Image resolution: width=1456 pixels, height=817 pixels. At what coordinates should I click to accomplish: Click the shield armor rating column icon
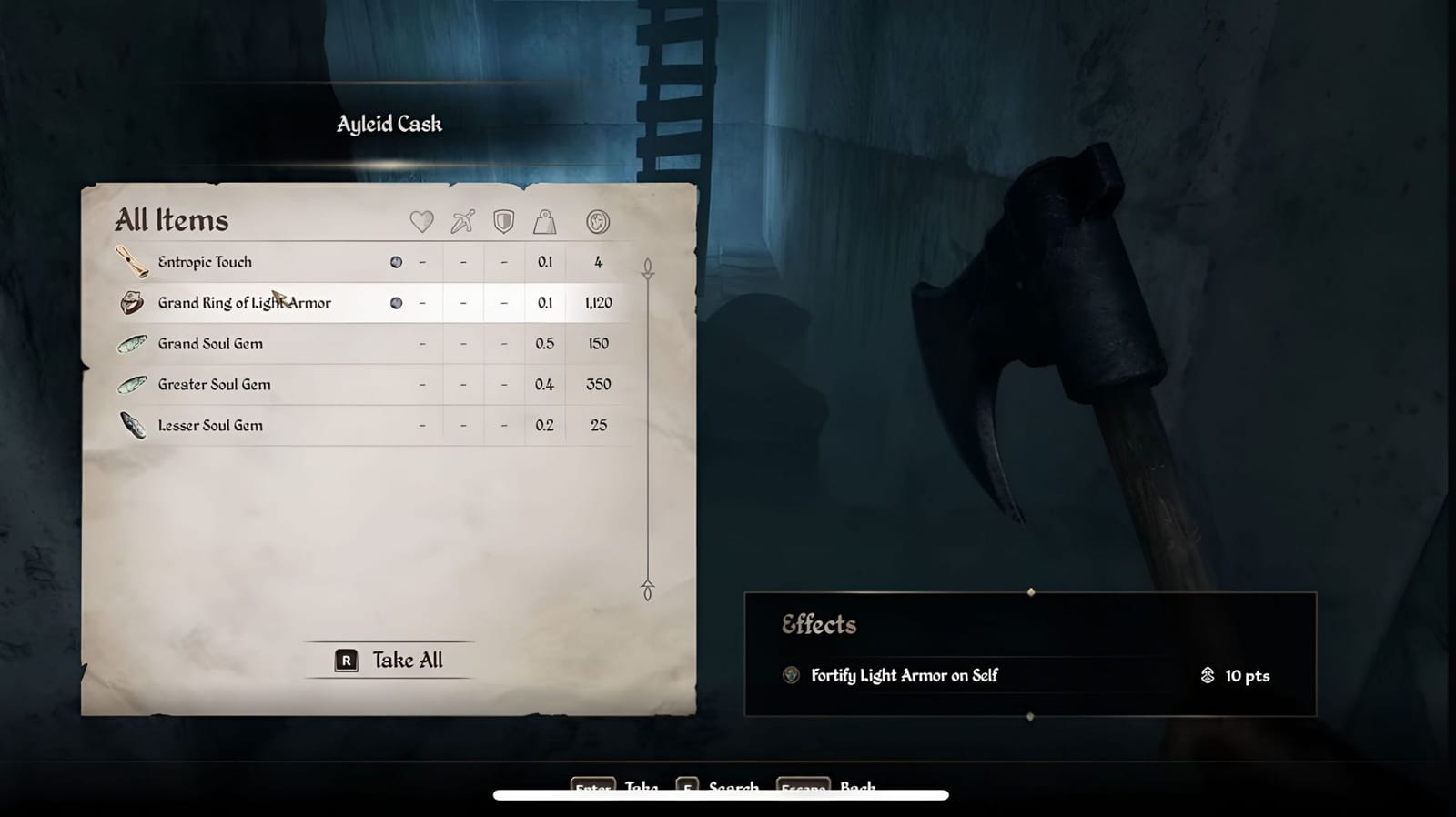click(502, 220)
